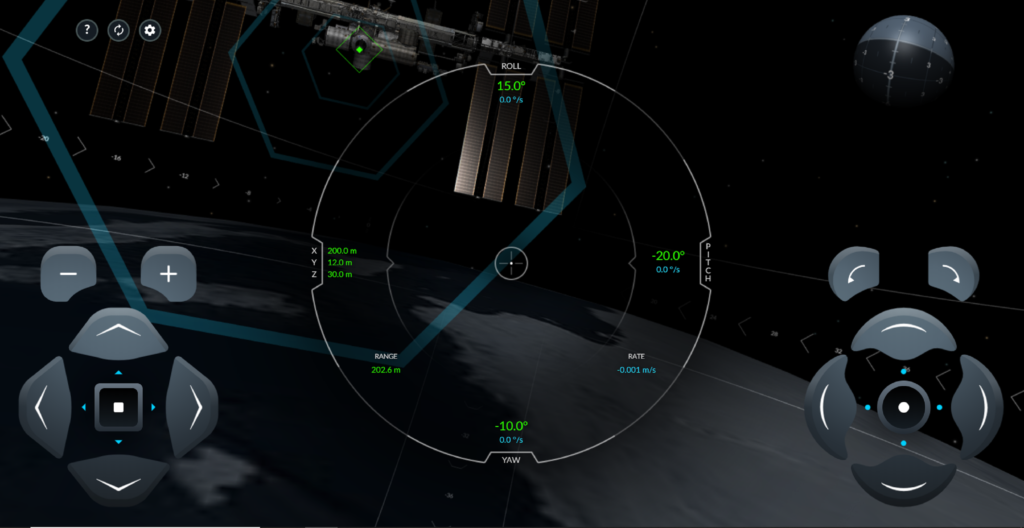The width and height of the screenshot is (1024, 528).
Task: Activate the translate up arrow
Action: click(x=118, y=331)
